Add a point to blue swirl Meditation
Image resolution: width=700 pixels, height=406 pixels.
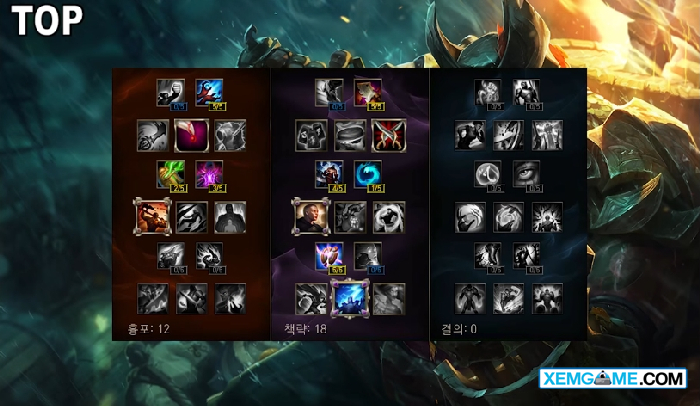[367, 174]
